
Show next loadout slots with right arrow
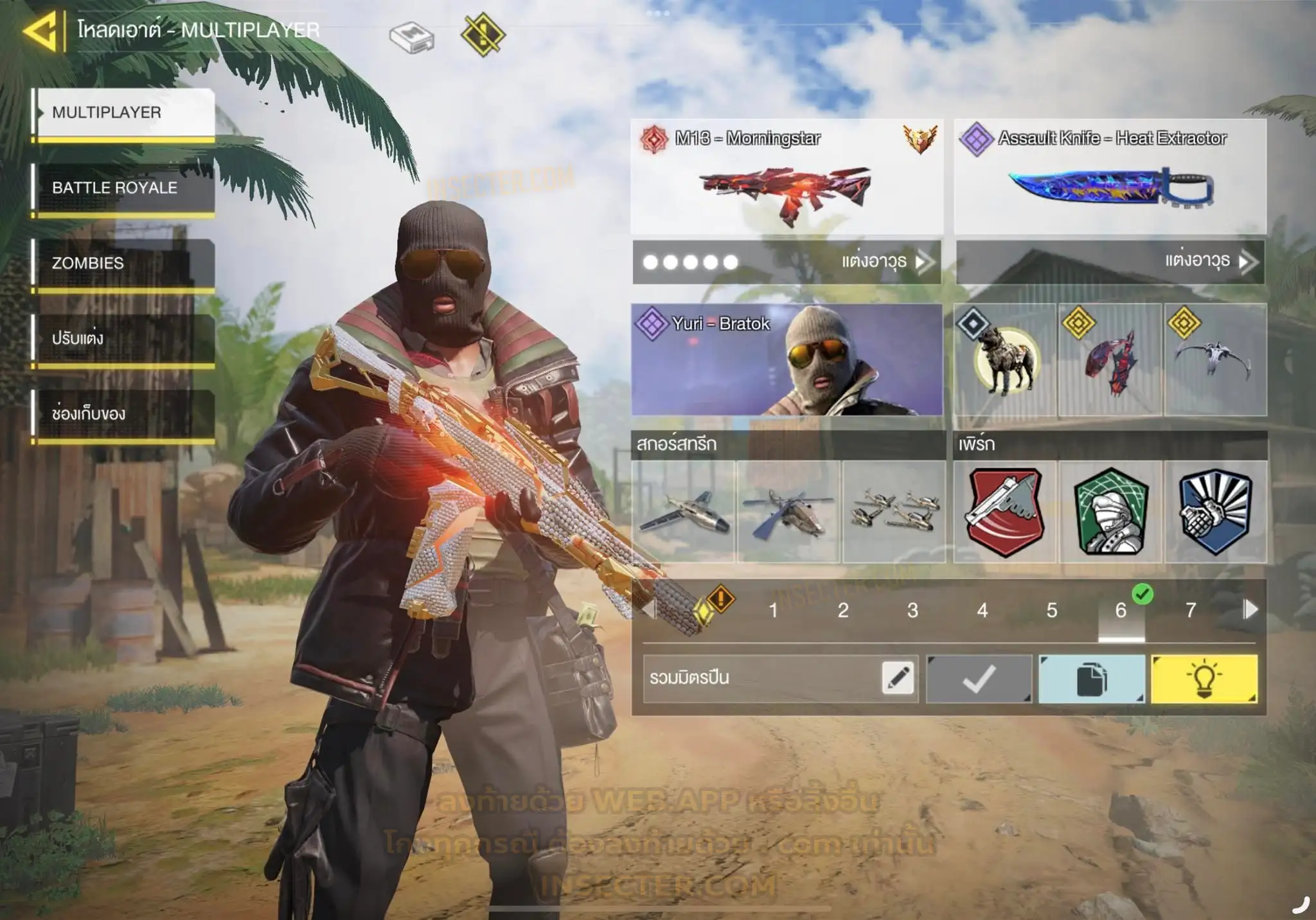(x=1250, y=609)
